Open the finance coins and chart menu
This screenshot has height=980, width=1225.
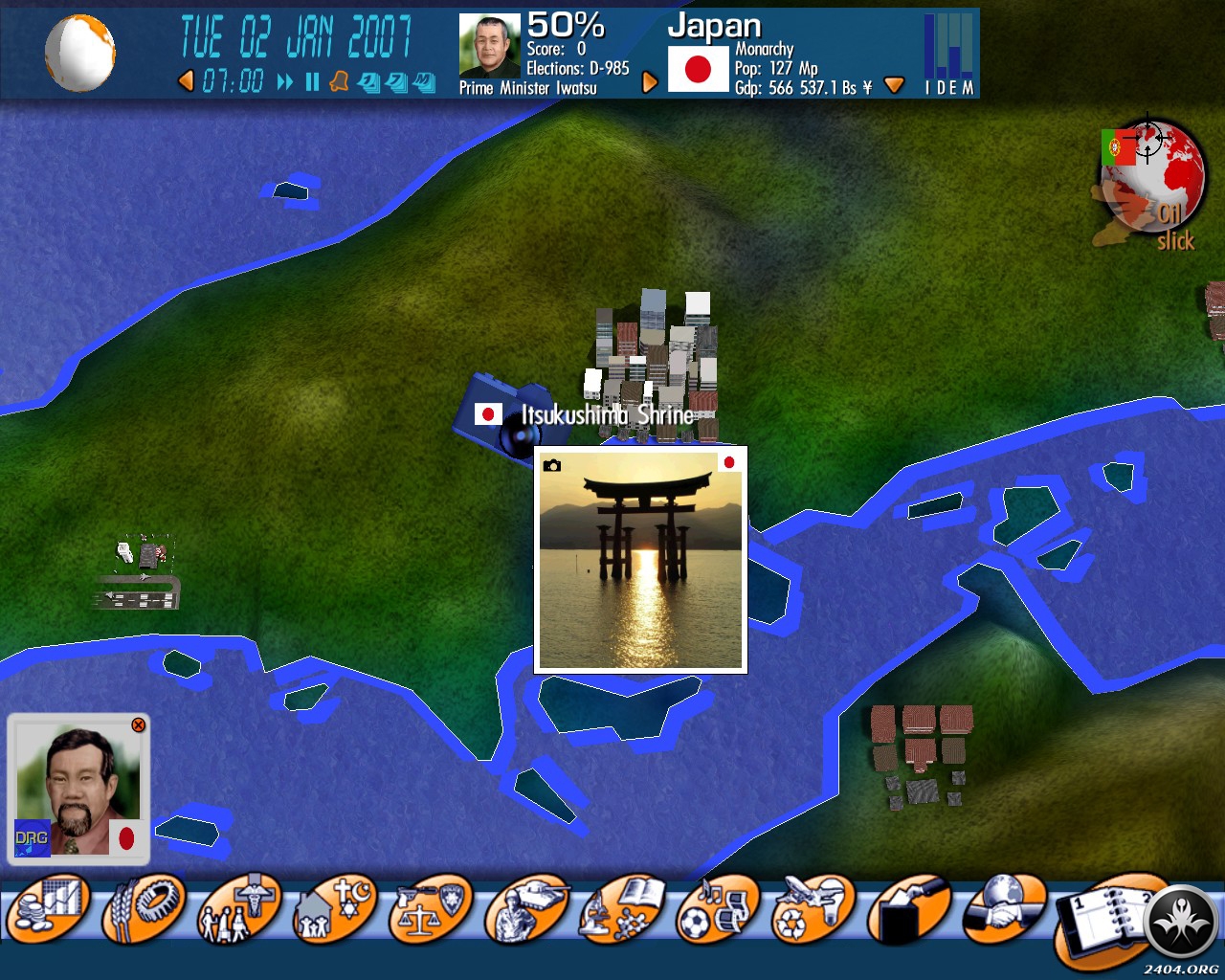tap(48, 907)
